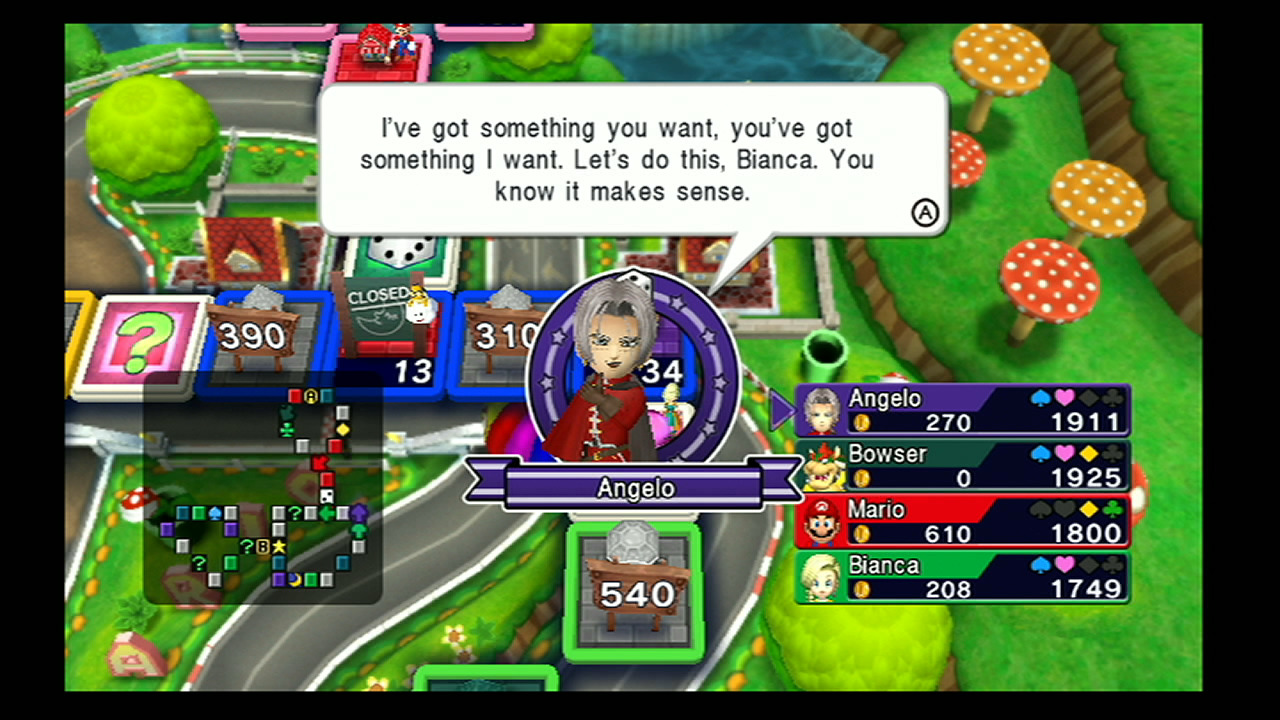1280x720 pixels.
Task: Advance Angelo's speech bubble dialogue
Action: click(925, 213)
